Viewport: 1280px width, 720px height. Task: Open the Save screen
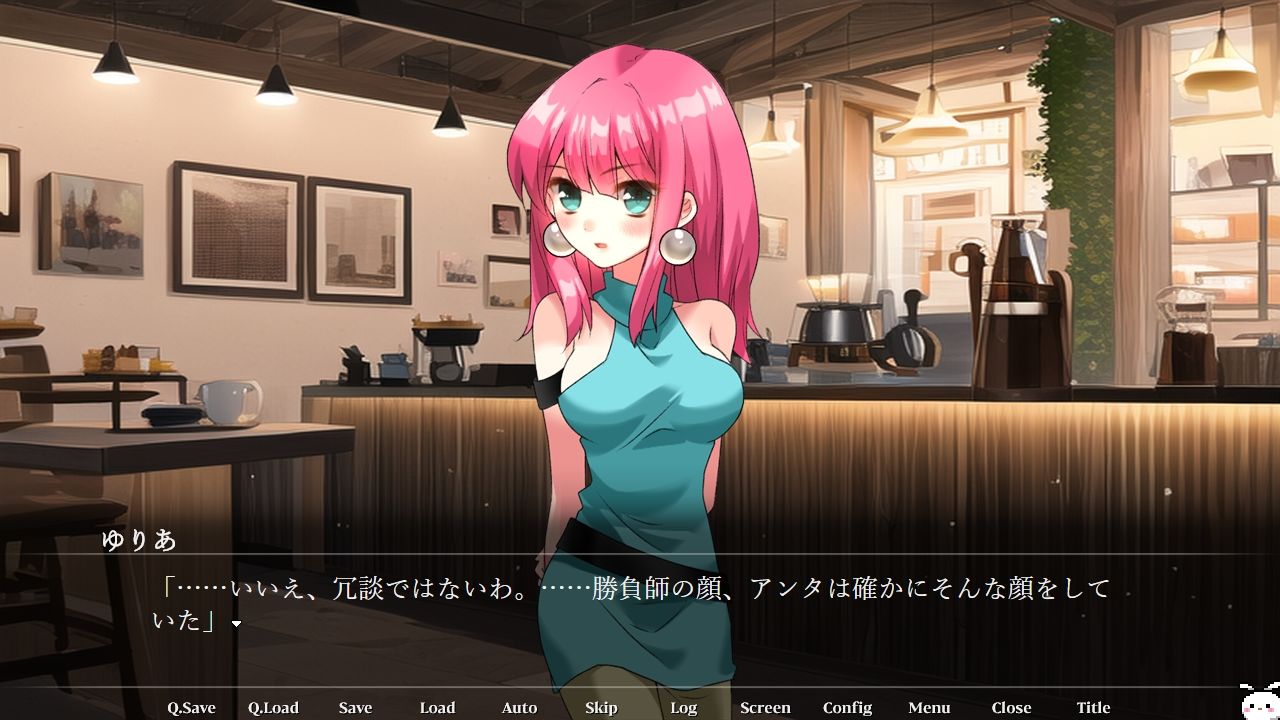(356, 707)
